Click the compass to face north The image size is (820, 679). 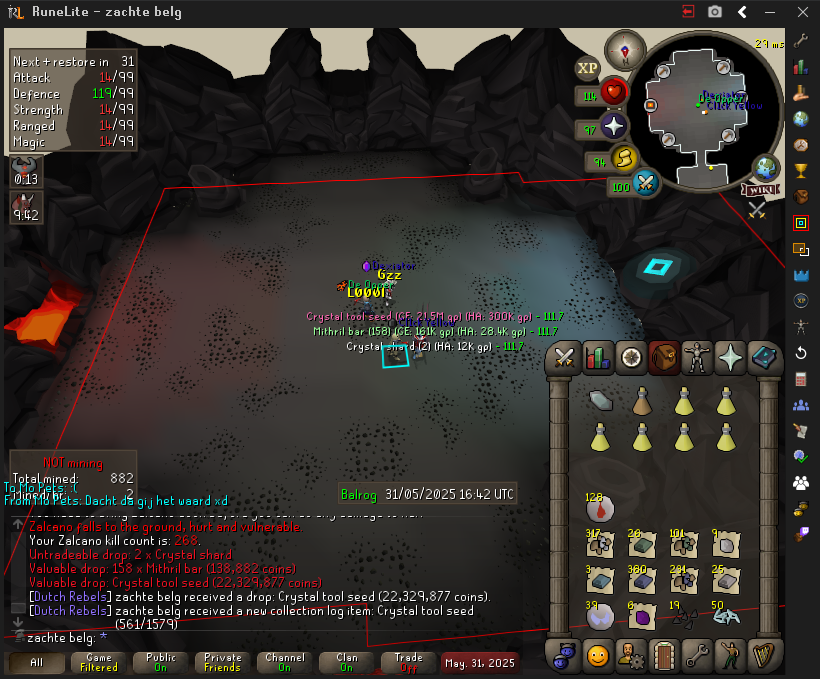[629, 47]
